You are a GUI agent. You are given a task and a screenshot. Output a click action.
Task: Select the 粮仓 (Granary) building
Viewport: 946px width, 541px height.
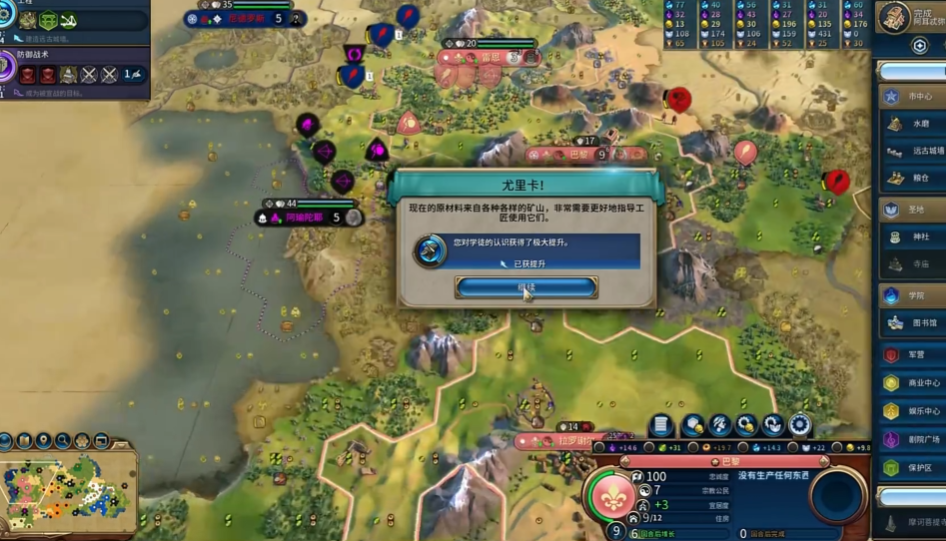(x=912, y=178)
